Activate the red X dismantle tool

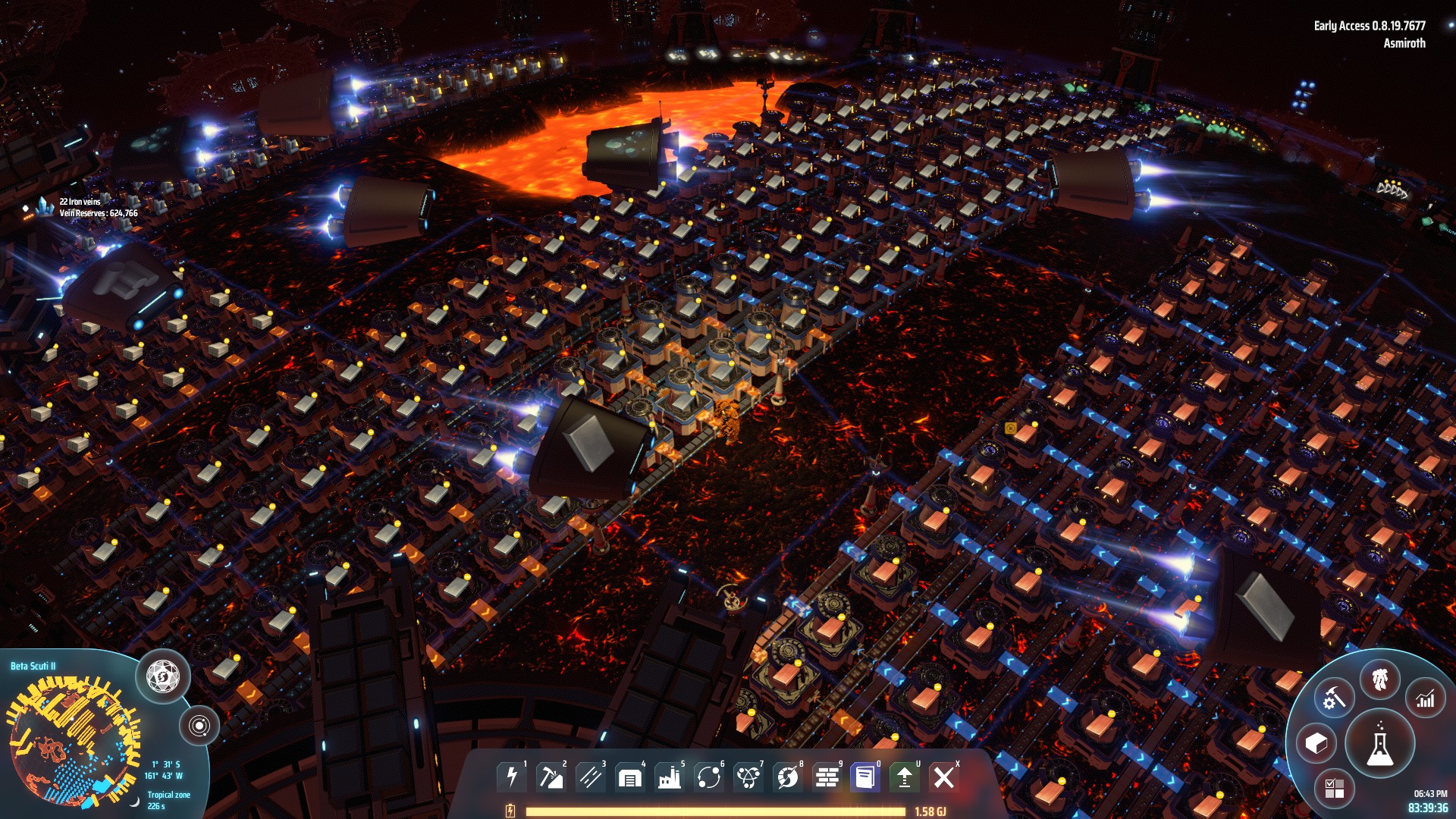[944, 777]
